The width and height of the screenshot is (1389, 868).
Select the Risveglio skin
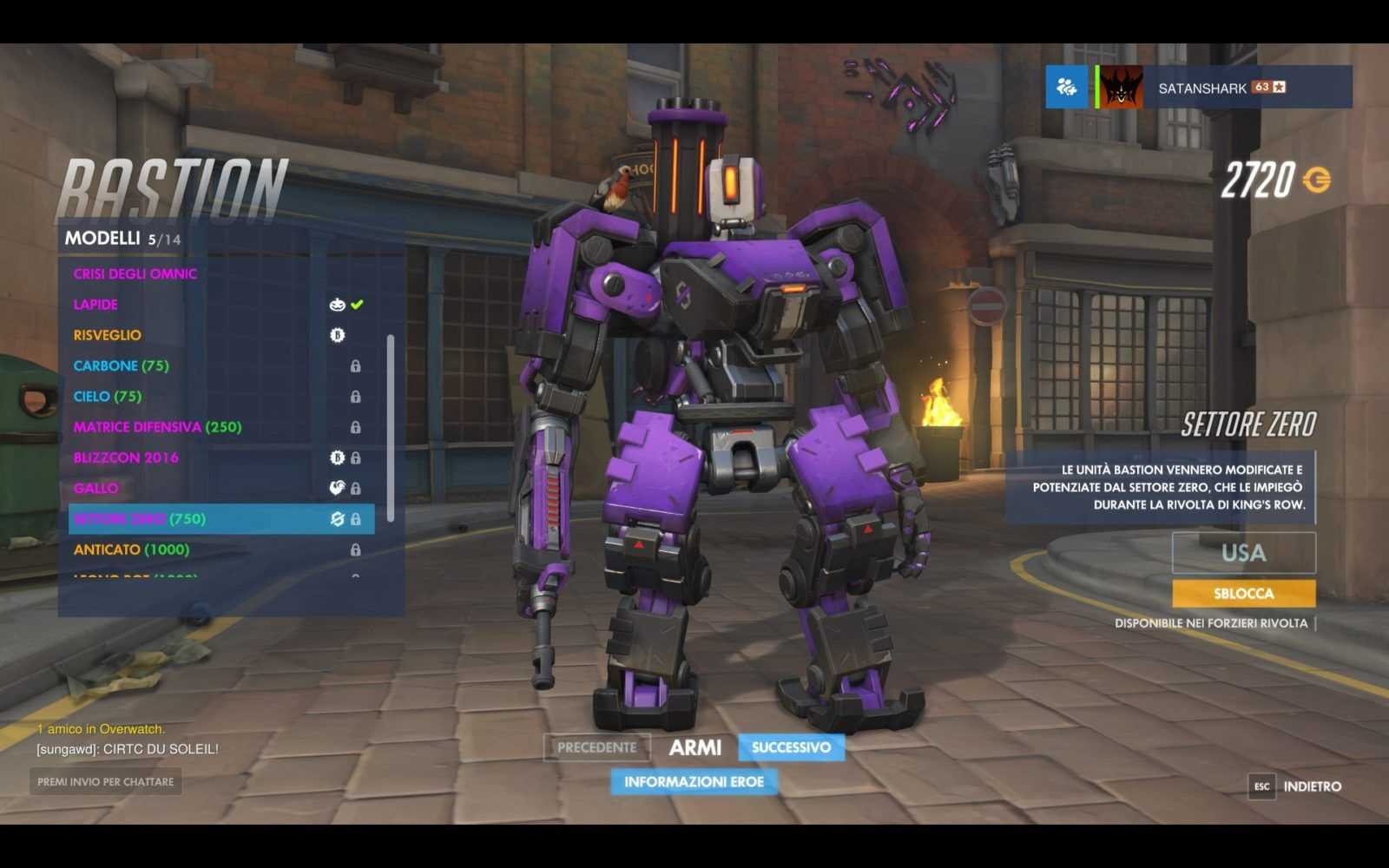tap(108, 335)
